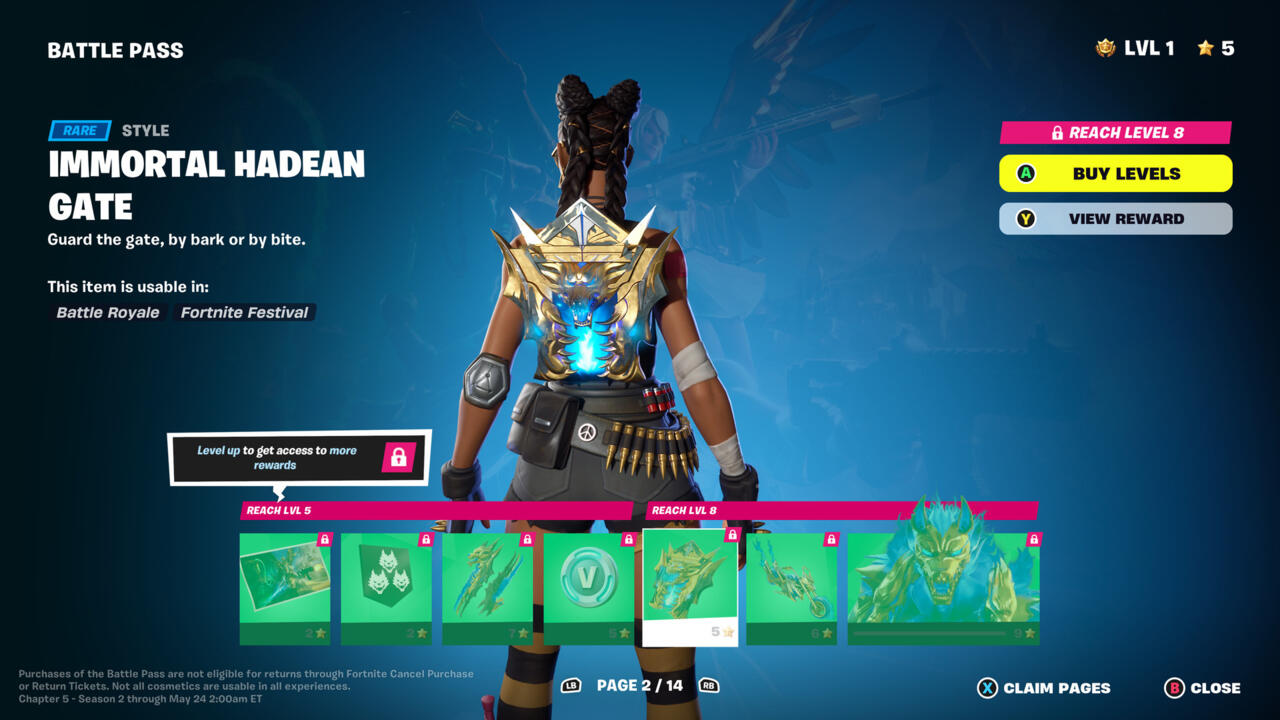Choose the golden motorcycle reward tile

(x=791, y=588)
